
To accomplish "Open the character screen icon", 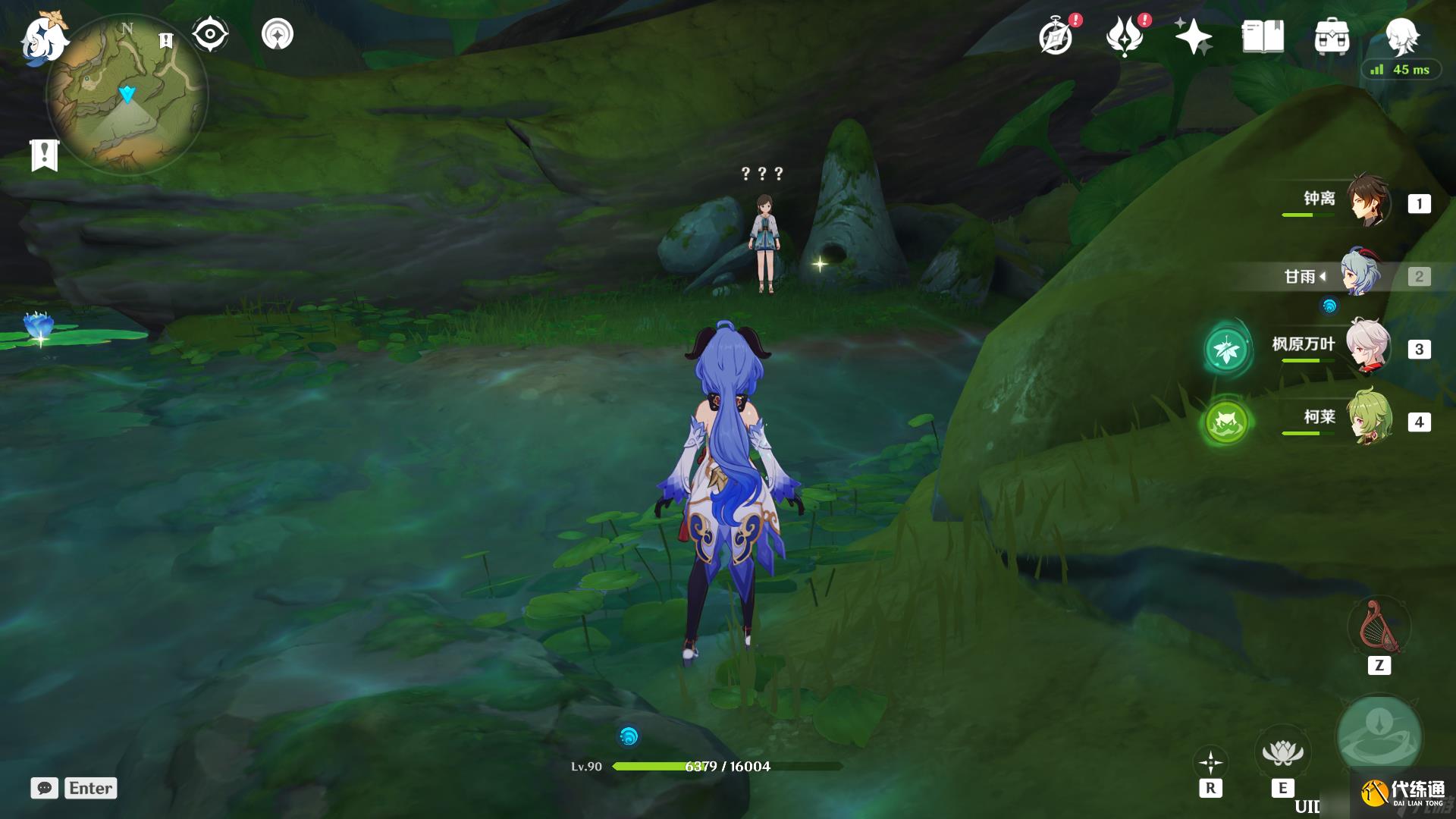I will tap(1401, 36).
